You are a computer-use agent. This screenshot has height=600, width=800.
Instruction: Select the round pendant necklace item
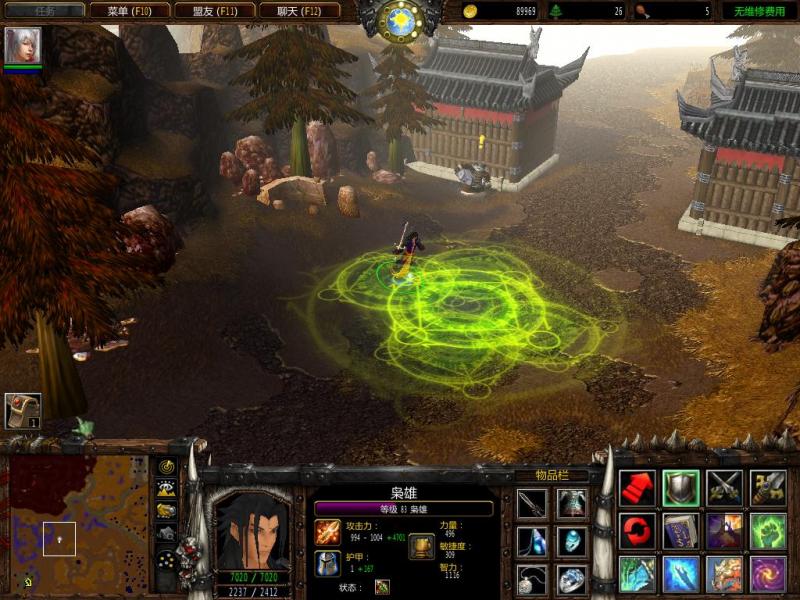coord(532,579)
